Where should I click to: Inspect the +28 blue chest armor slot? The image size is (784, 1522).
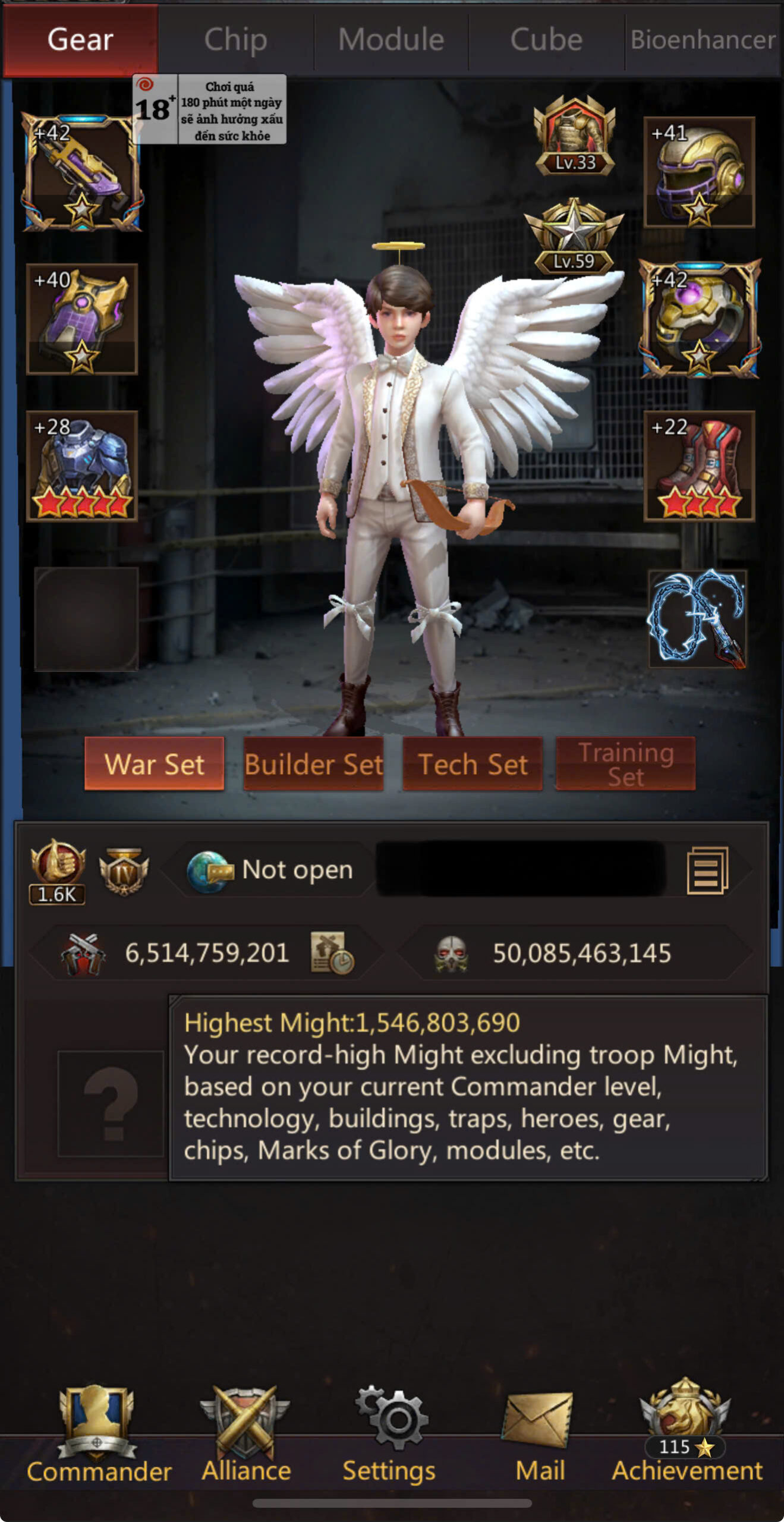point(82,466)
